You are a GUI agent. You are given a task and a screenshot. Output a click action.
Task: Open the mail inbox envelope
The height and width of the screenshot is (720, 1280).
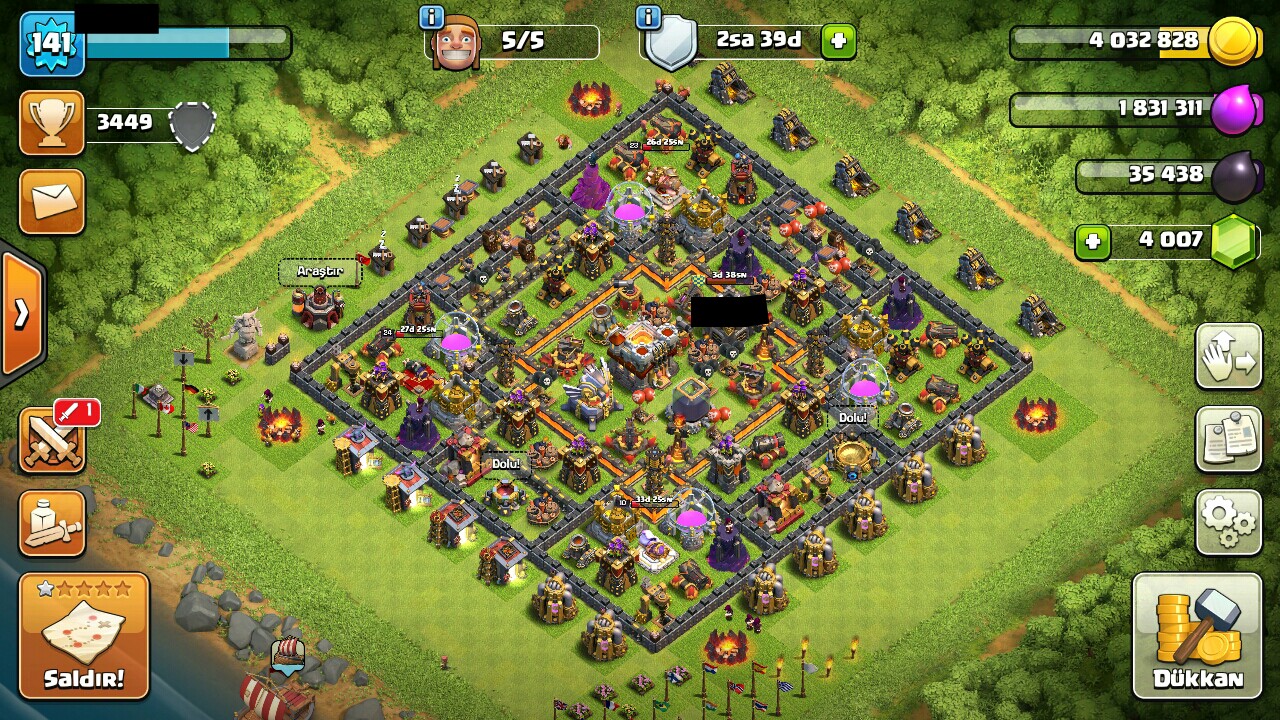52,201
